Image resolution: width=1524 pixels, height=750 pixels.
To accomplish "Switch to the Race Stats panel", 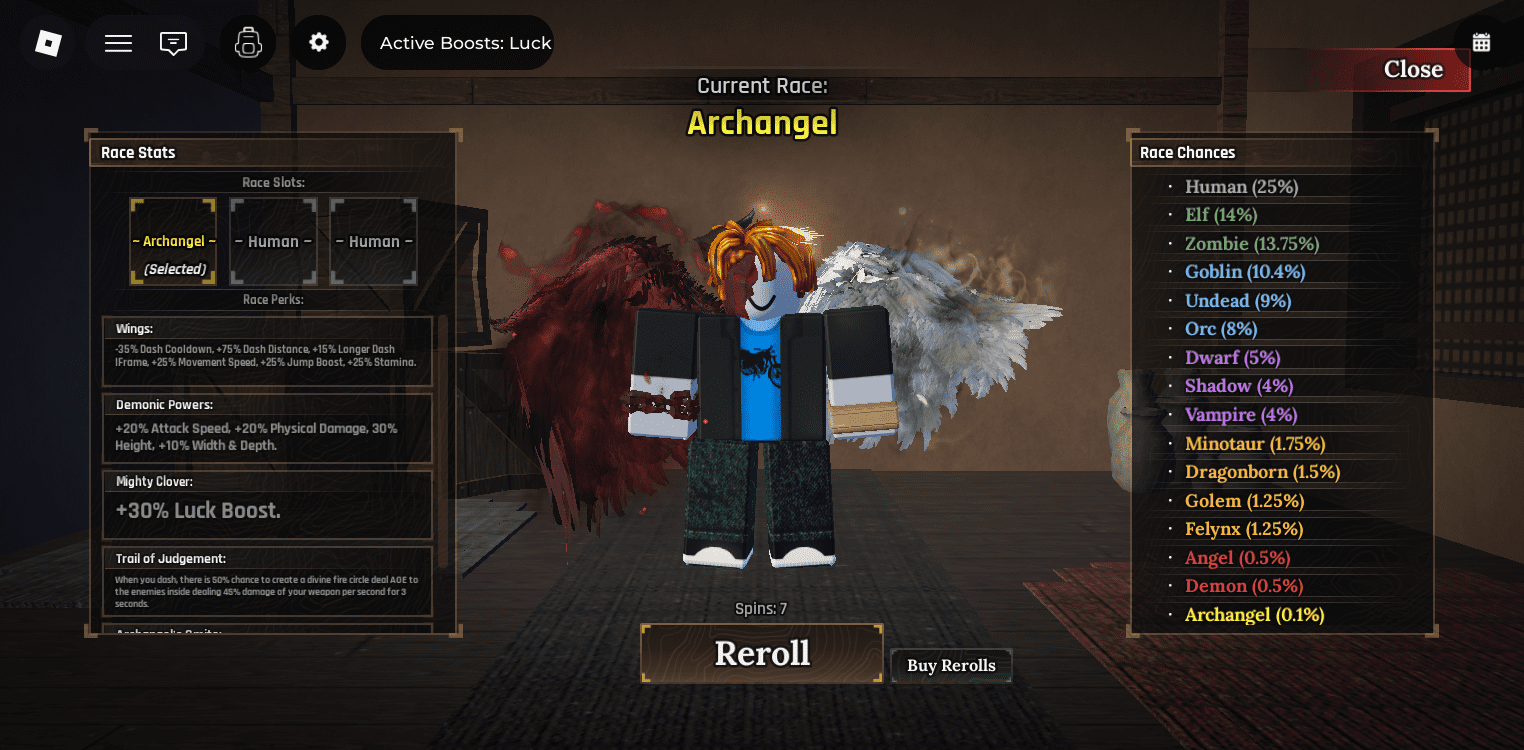I will 138,152.
